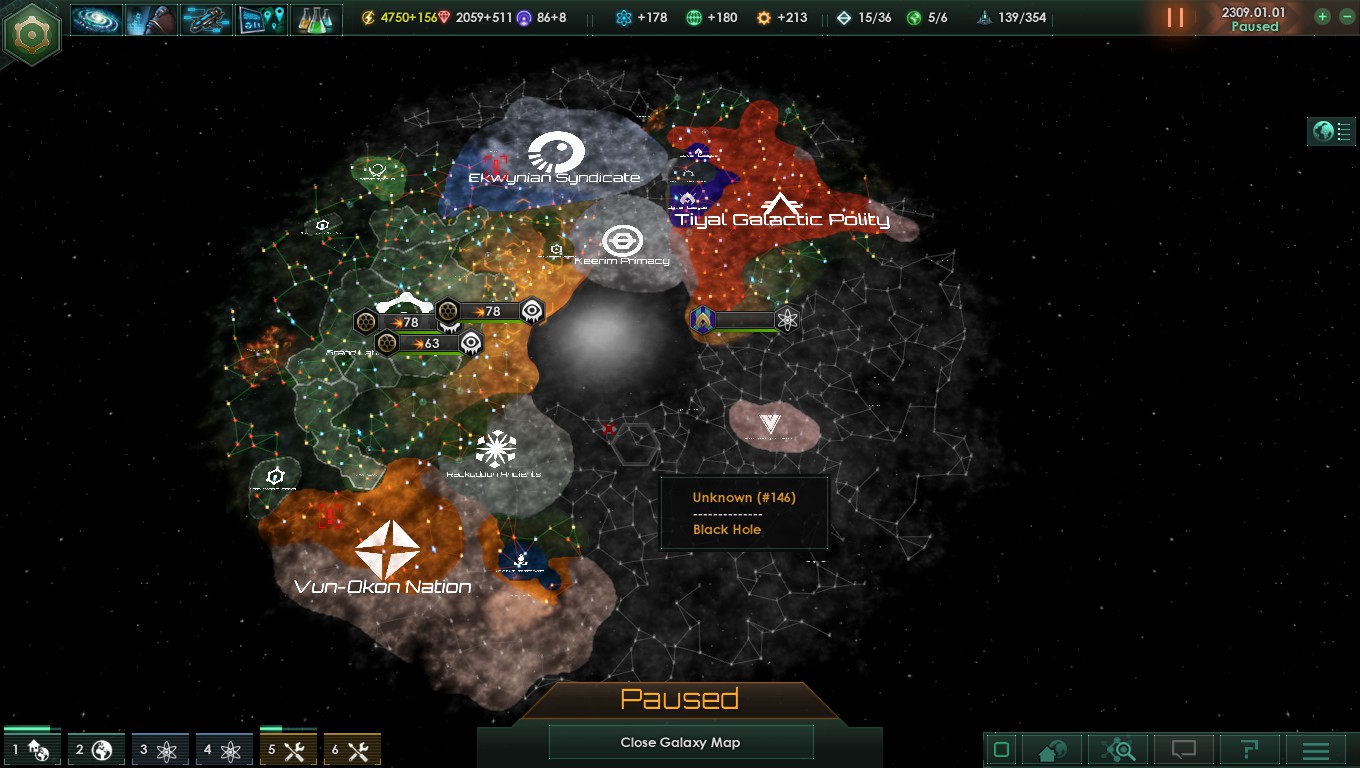Open the ship designer toolbar button
Image resolution: width=1360 pixels, height=768 pixels.
[x=207, y=19]
